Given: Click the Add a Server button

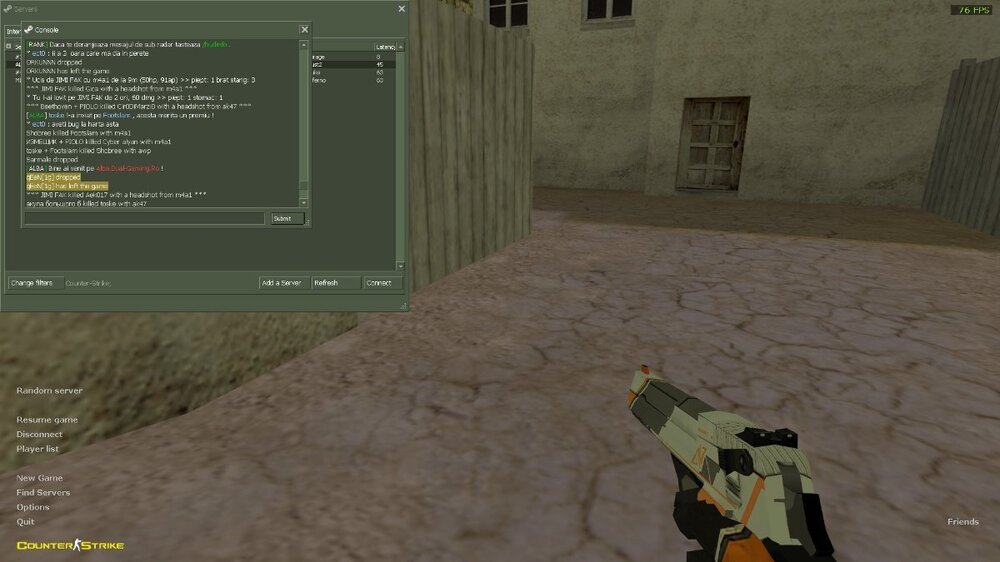Looking at the screenshot, I should click(283, 283).
